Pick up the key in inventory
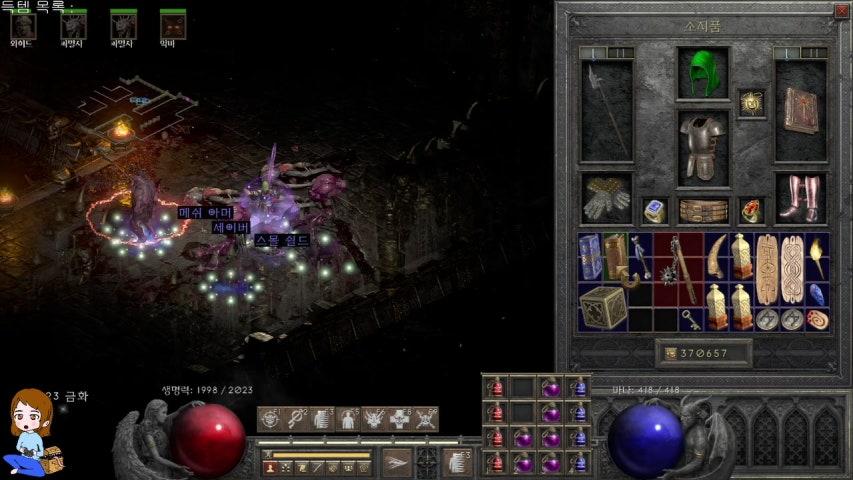The height and width of the screenshot is (480, 853). (689, 320)
